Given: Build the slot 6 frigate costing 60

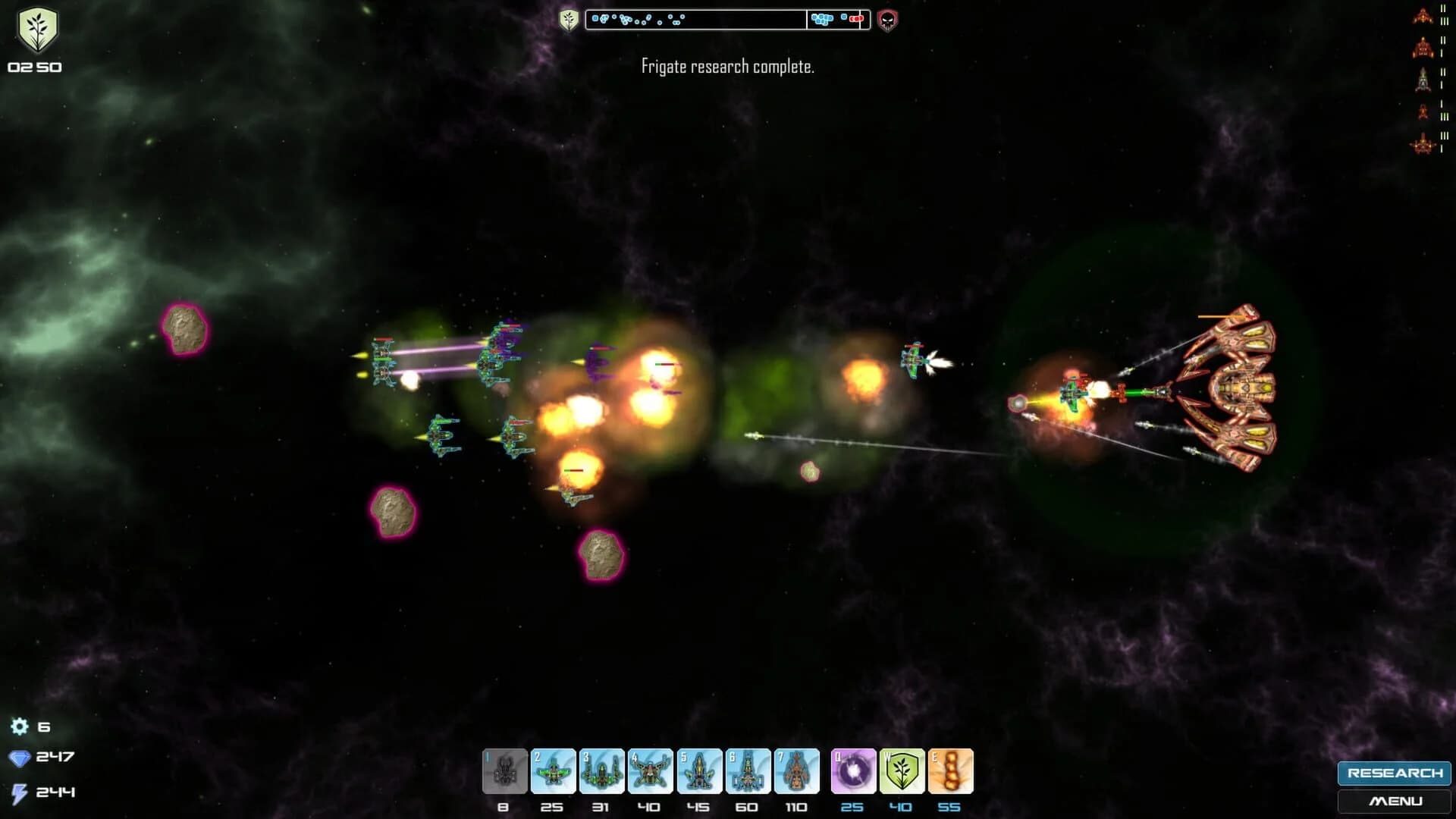Looking at the screenshot, I should pos(750,770).
